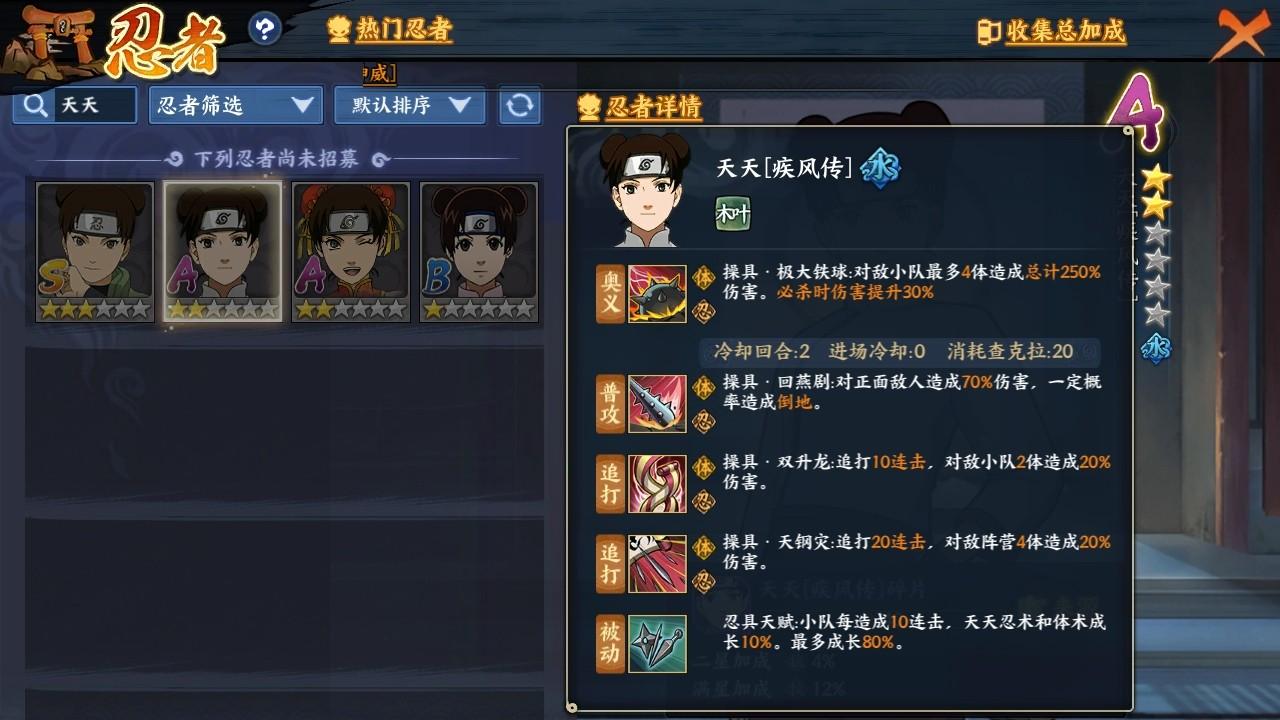Expand the 默认排序 sort dropdown
Screen dimensions: 1280x720
coord(409,105)
